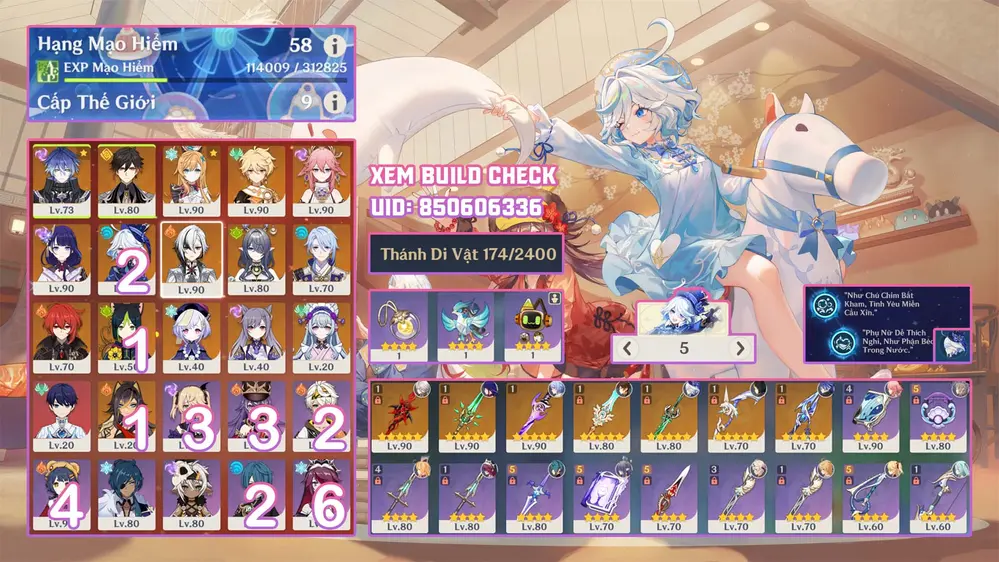The height and width of the screenshot is (562, 999).
Task: Show World Level info details
Action: pyautogui.click(x=334, y=102)
